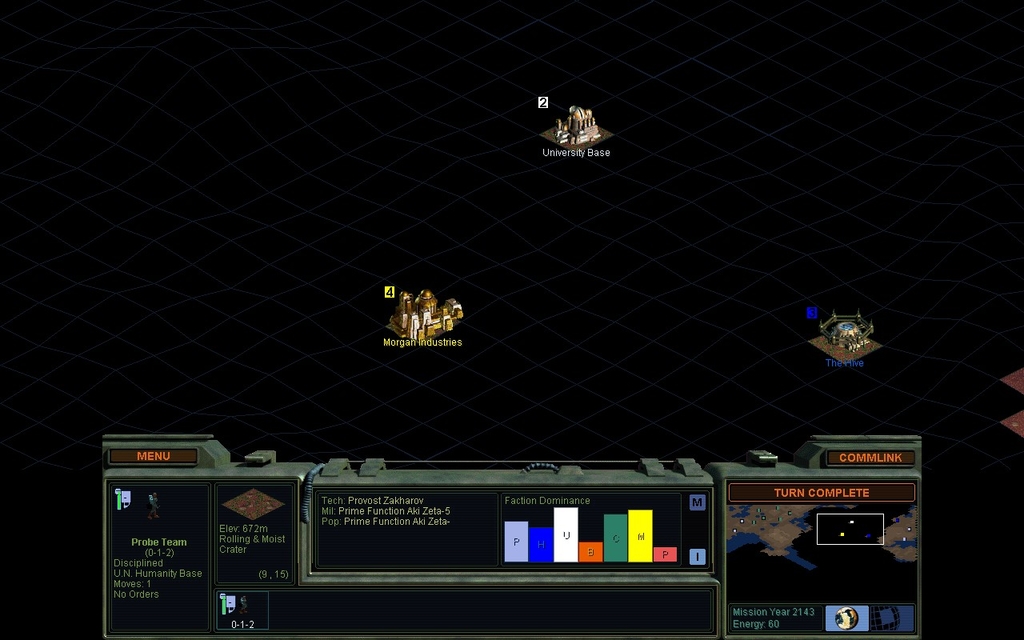
Task: Toggle the M button beside Faction Dominance
Action: pyautogui.click(x=697, y=502)
